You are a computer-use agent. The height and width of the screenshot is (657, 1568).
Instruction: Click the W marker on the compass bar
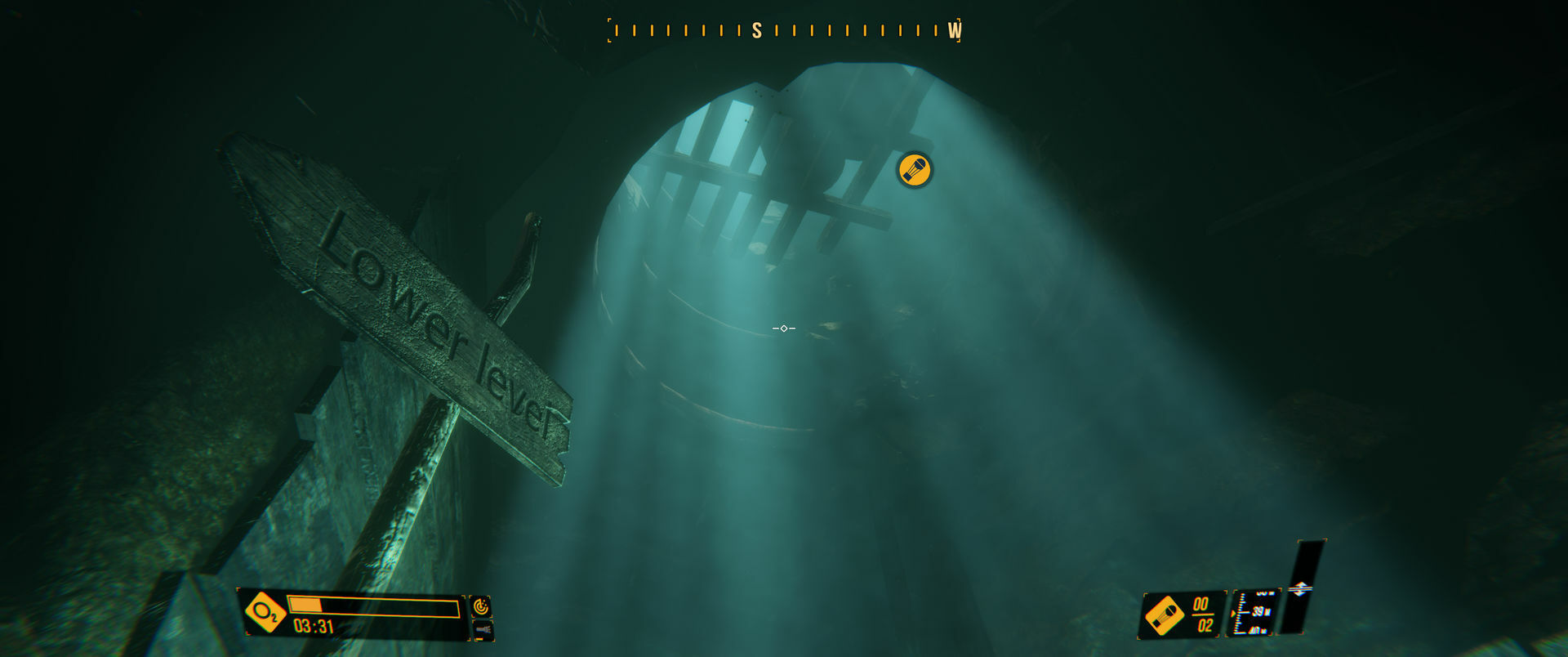tap(953, 31)
